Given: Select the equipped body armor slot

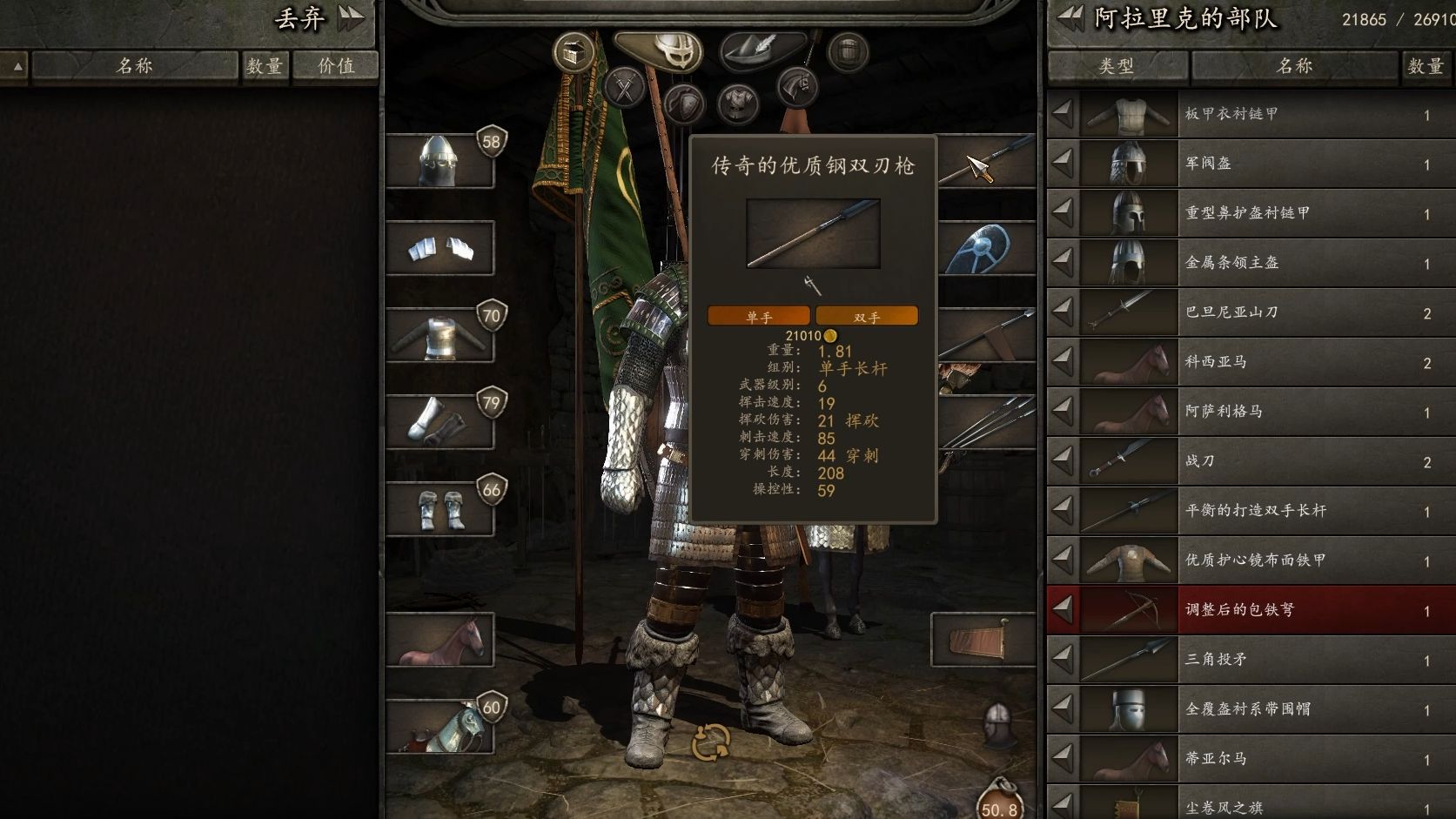Looking at the screenshot, I should (439, 336).
